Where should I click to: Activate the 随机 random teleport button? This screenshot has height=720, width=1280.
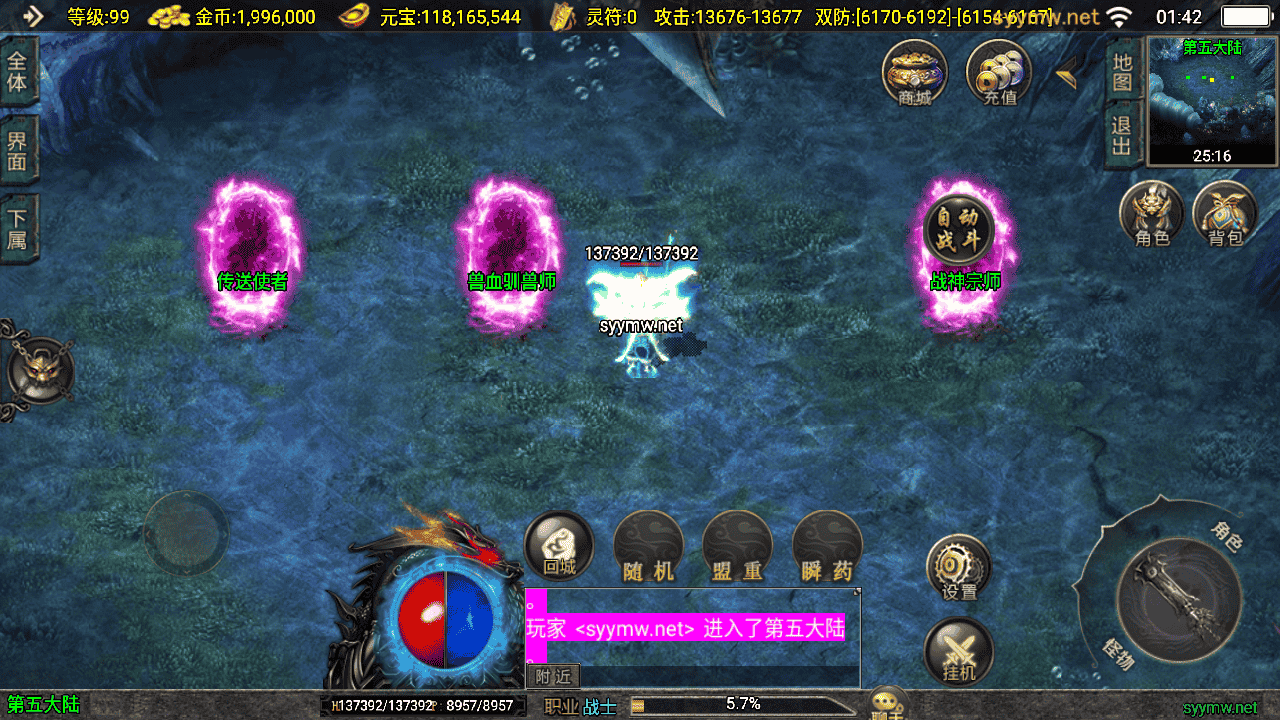click(648, 546)
